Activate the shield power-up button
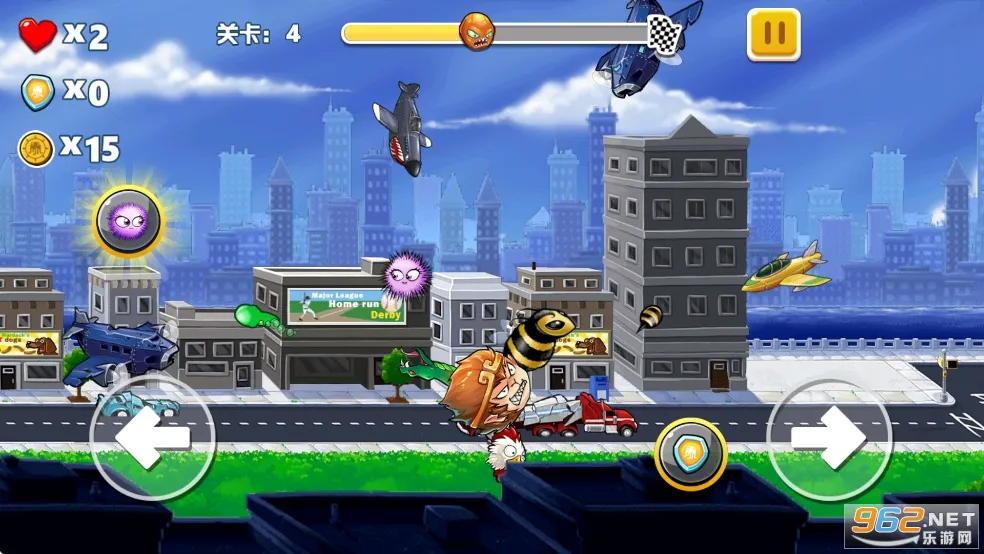Screen dimensions: 984x554 [690, 454]
